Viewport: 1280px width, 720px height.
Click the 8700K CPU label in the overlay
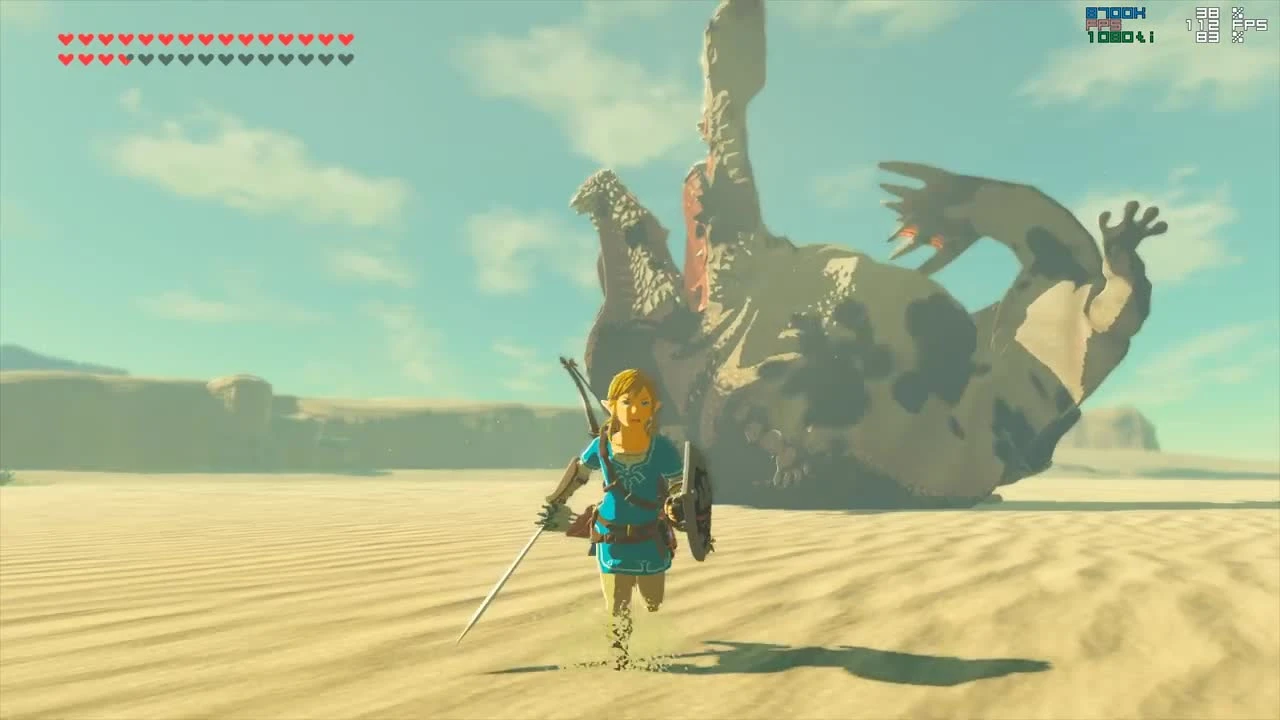click(x=1115, y=13)
